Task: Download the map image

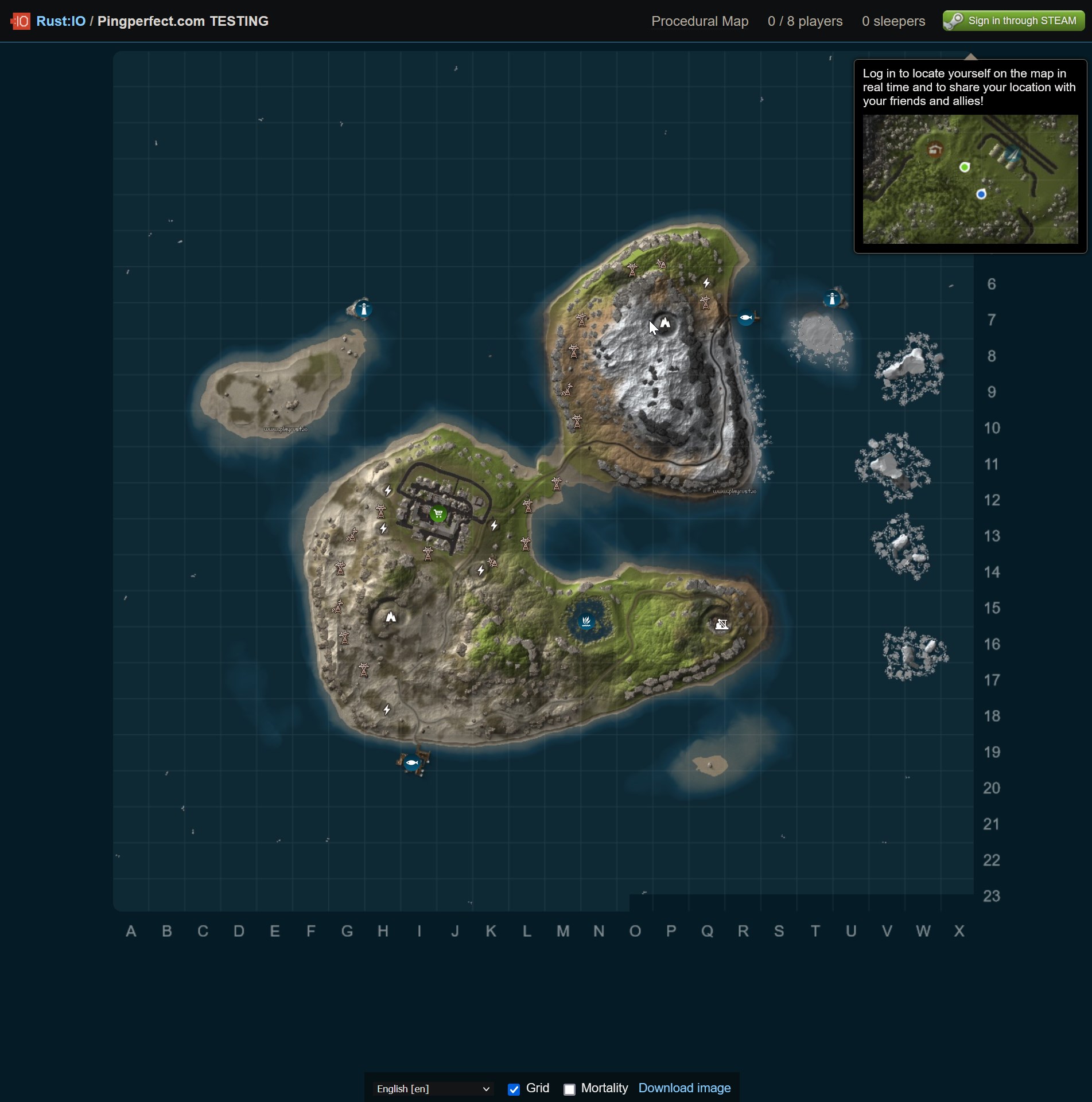Action: tap(684, 1088)
